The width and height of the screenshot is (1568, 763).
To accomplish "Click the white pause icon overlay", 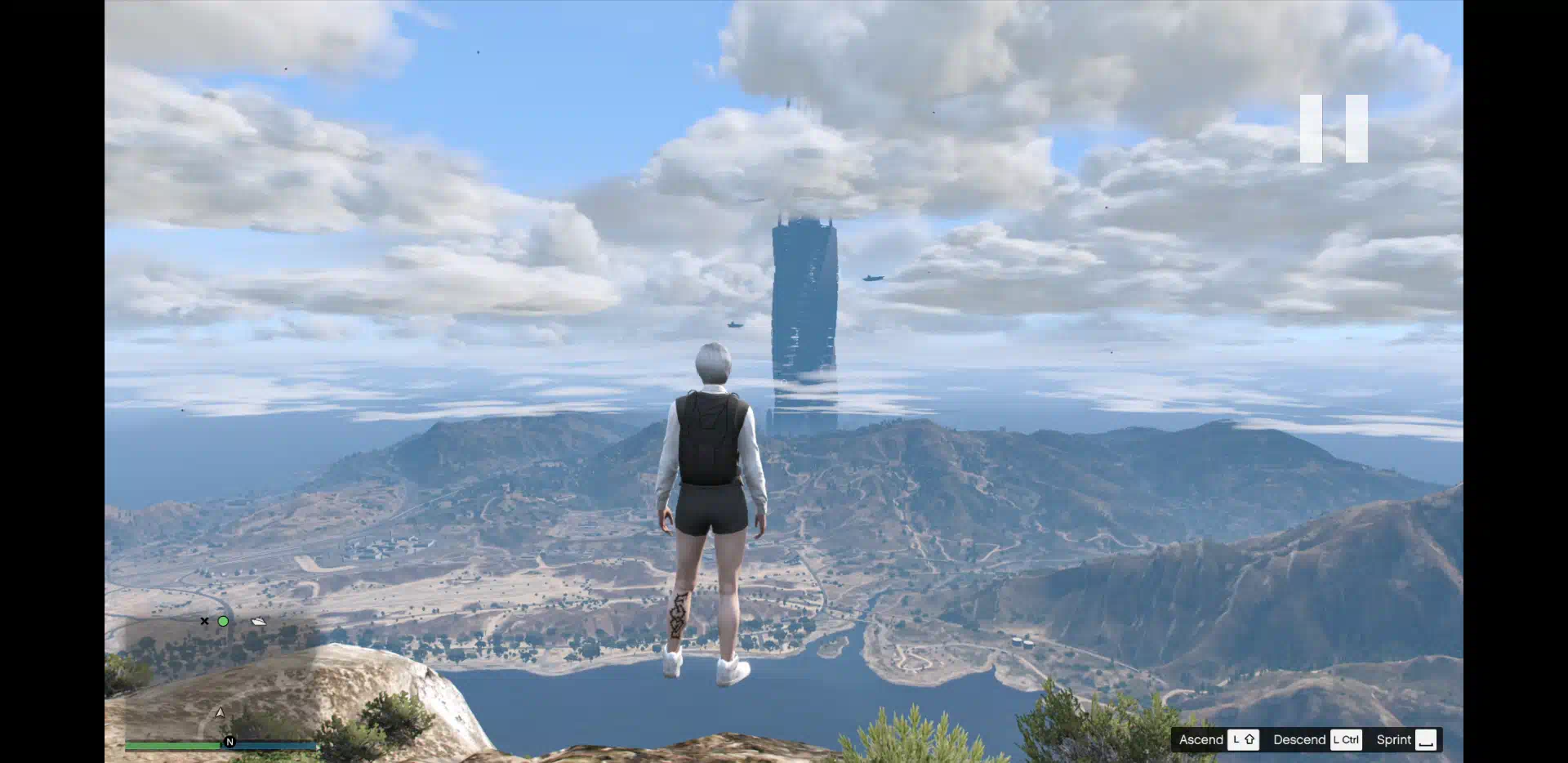I will pos(1334,128).
